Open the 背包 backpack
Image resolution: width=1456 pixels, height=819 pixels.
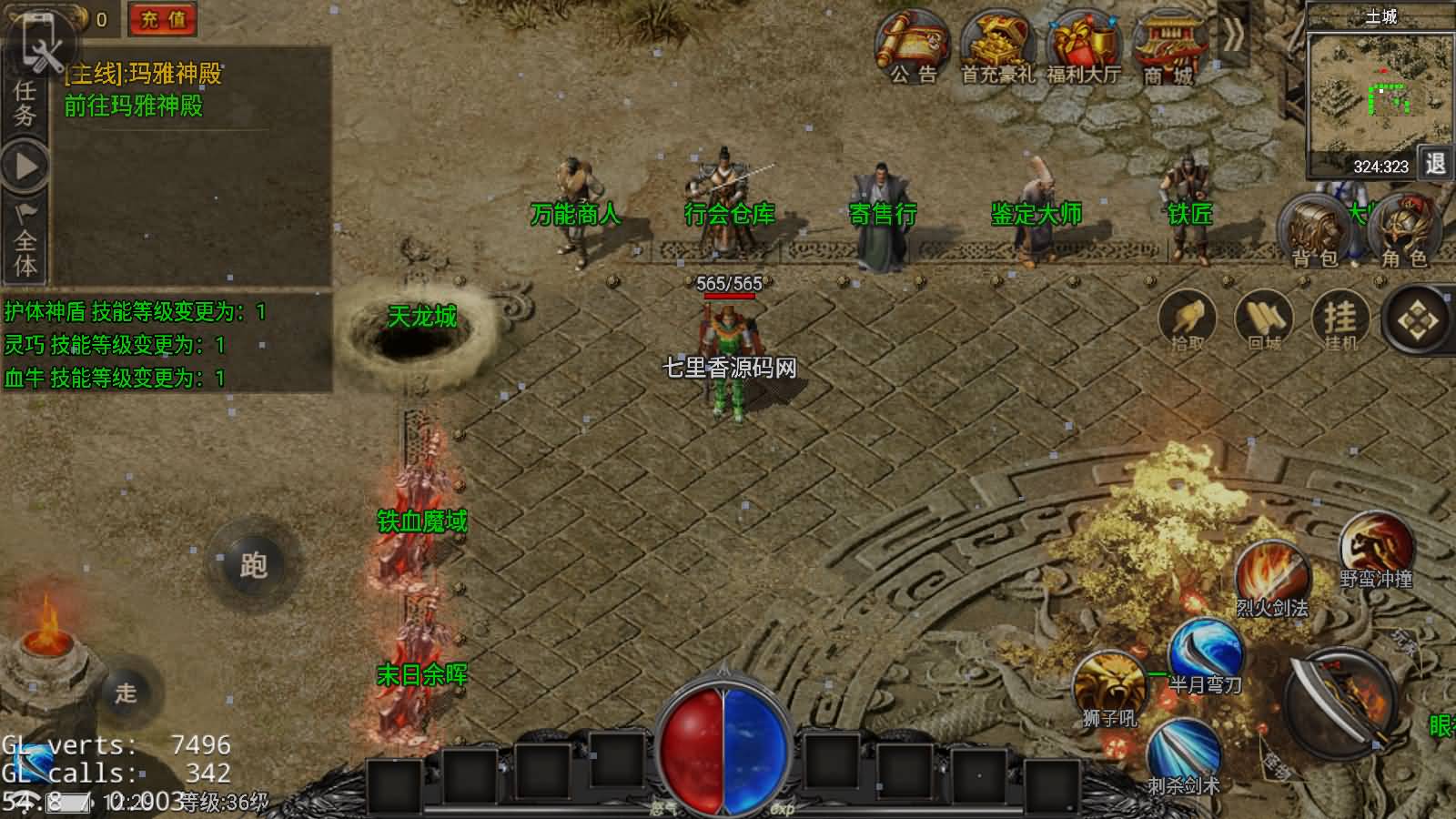pyautogui.click(x=1315, y=232)
